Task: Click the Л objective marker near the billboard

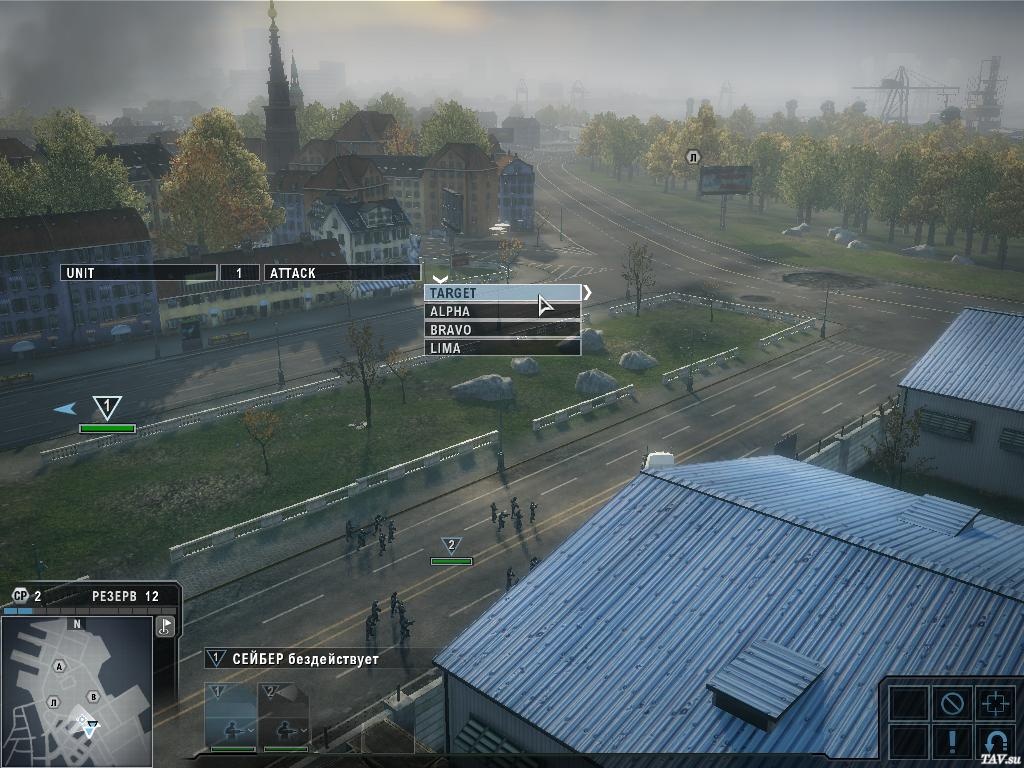Action: pyautogui.click(x=691, y=157)
